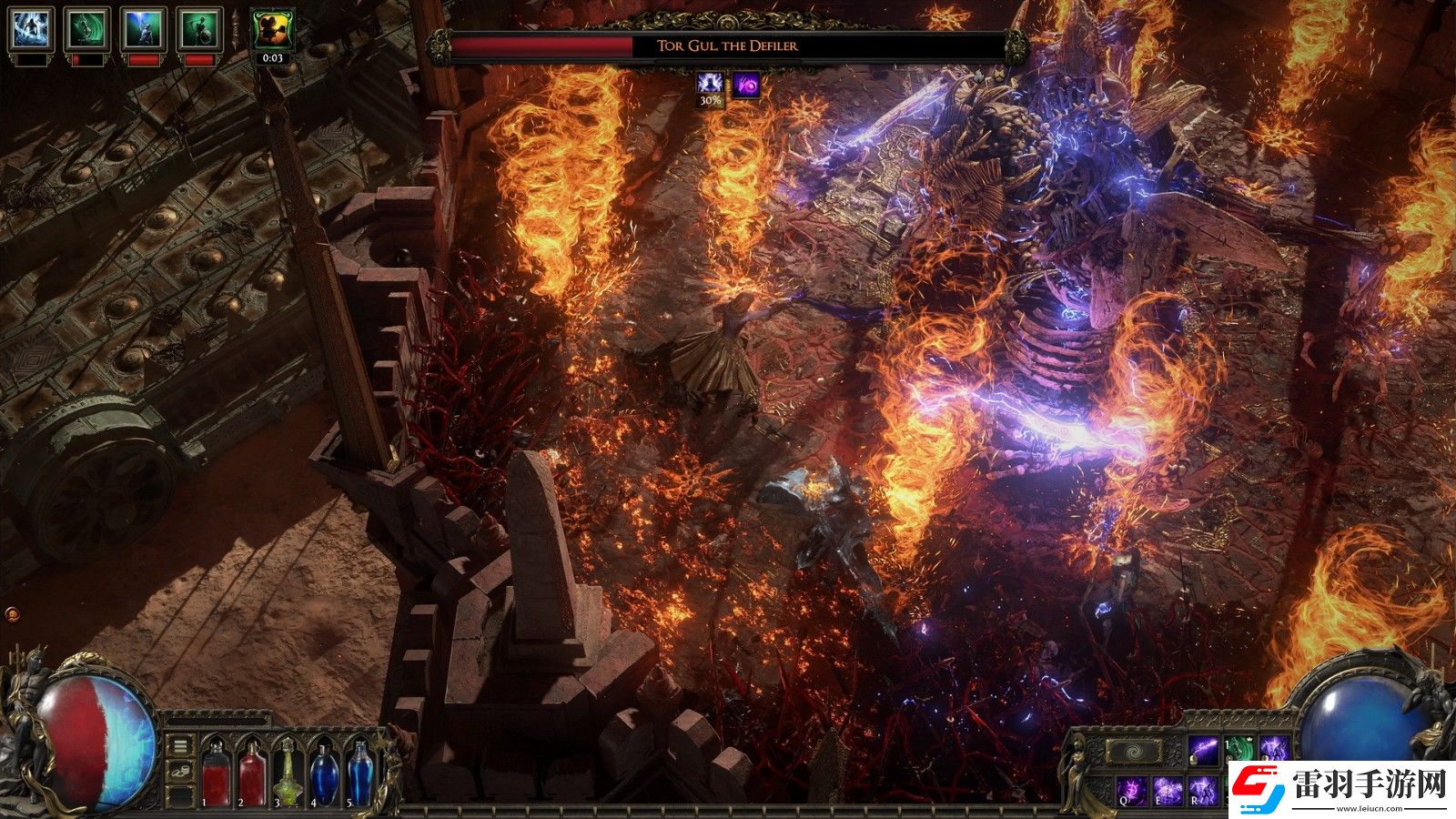Use the tall mana flask in slot 5
The image size is (1456, 819).
[x=359, y=773]
